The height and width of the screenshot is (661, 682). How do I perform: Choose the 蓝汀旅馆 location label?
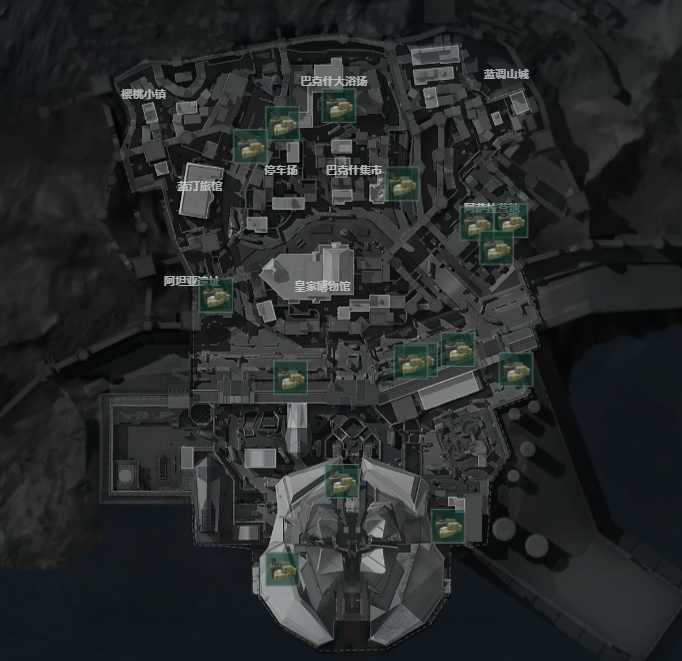coord(200,186)
